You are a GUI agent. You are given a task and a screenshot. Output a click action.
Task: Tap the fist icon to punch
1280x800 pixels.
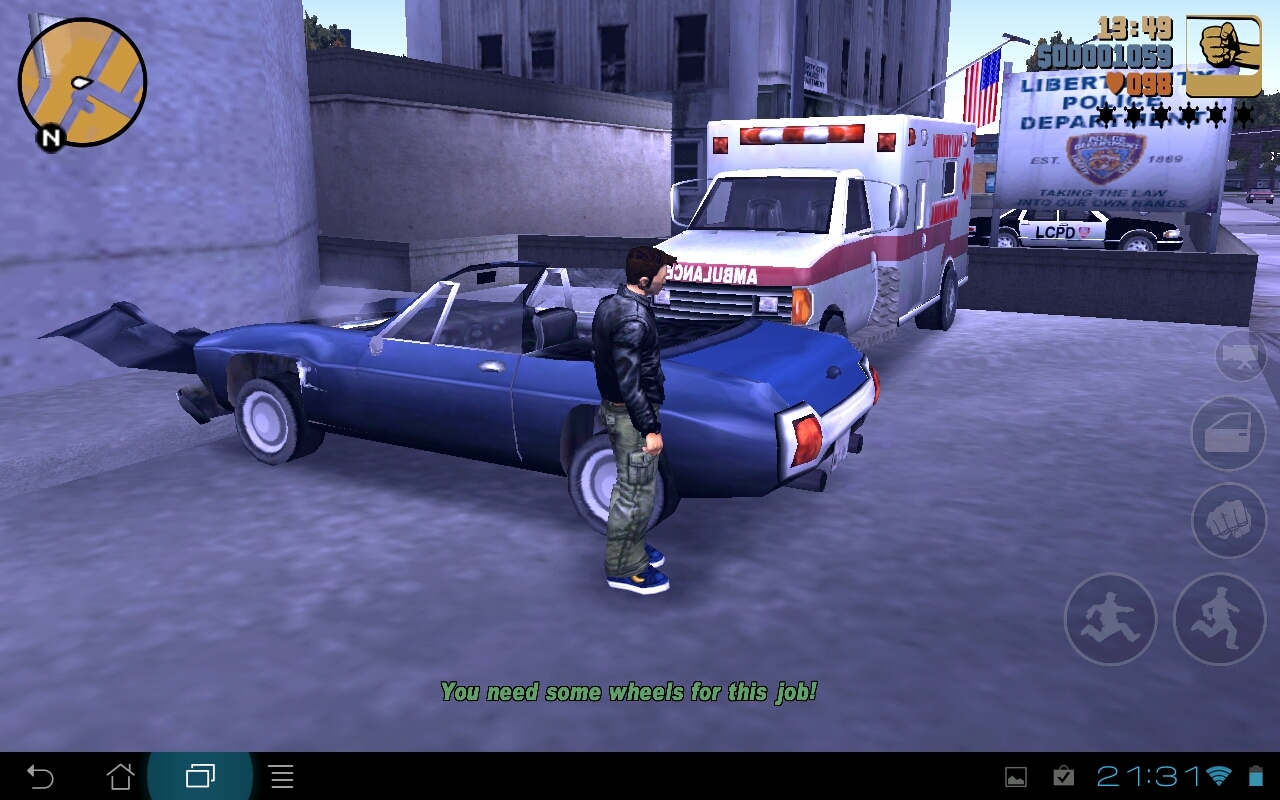pyautogui.click(x=1228, y=519)
